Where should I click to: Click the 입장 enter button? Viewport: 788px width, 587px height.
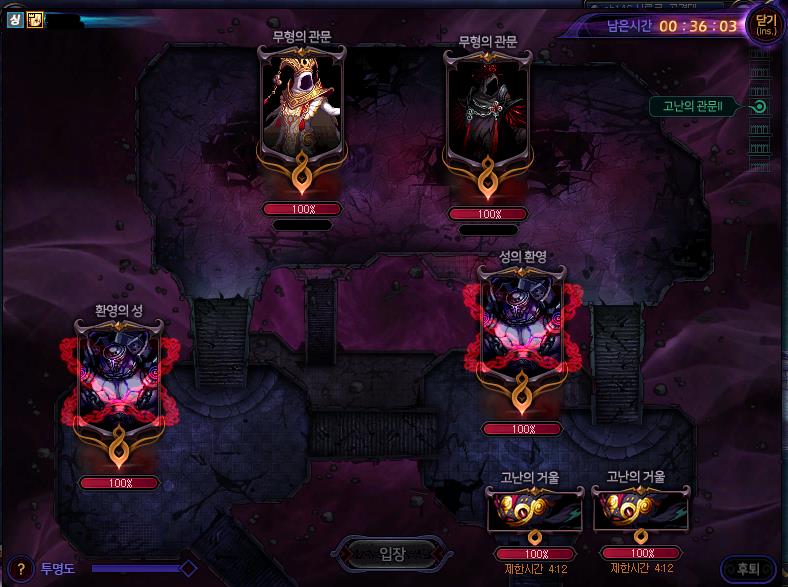click(x=393, y=552)
